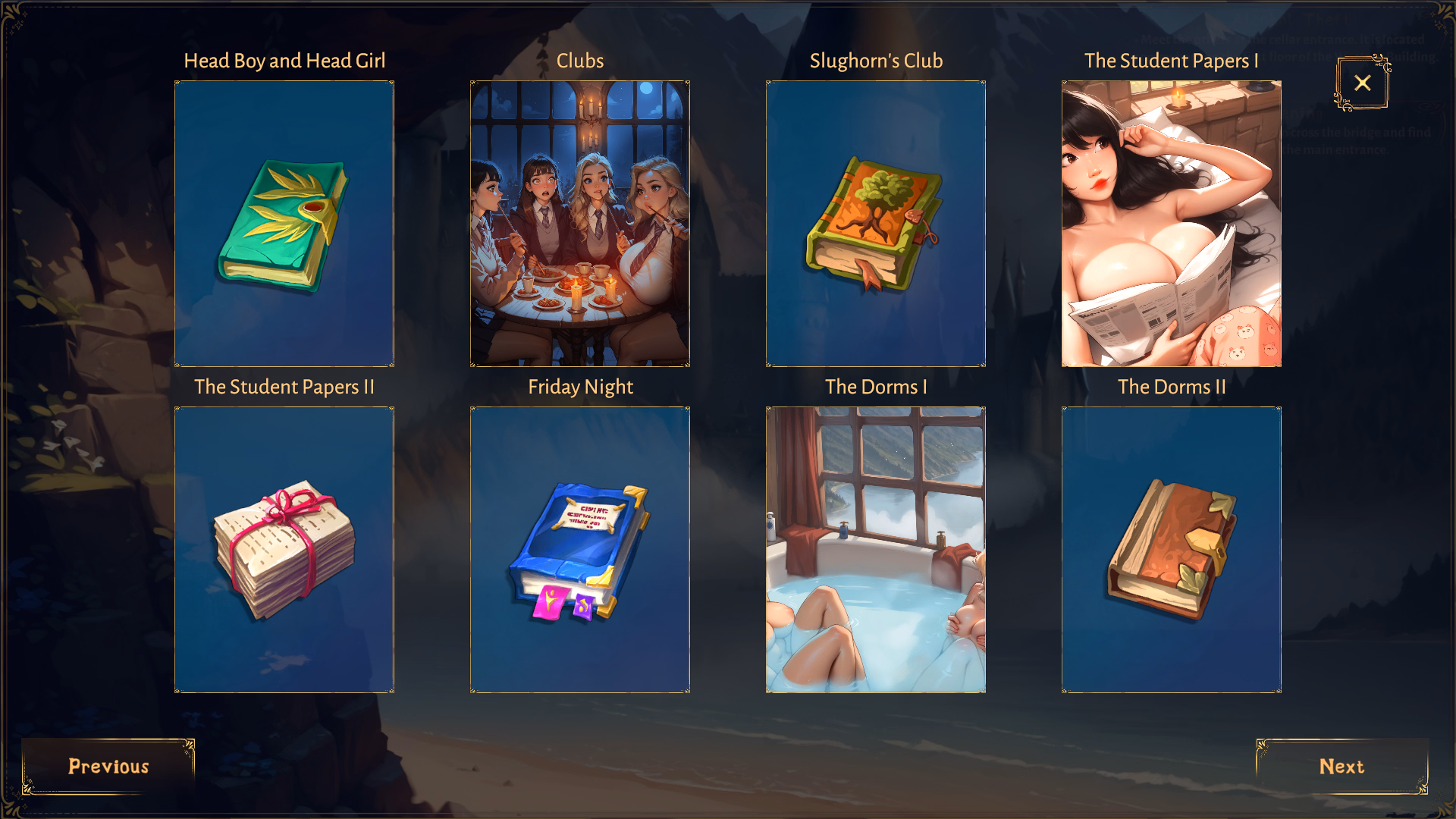Select the Friday Night title text
1456x819 pixels.
[x=580, y=387]
